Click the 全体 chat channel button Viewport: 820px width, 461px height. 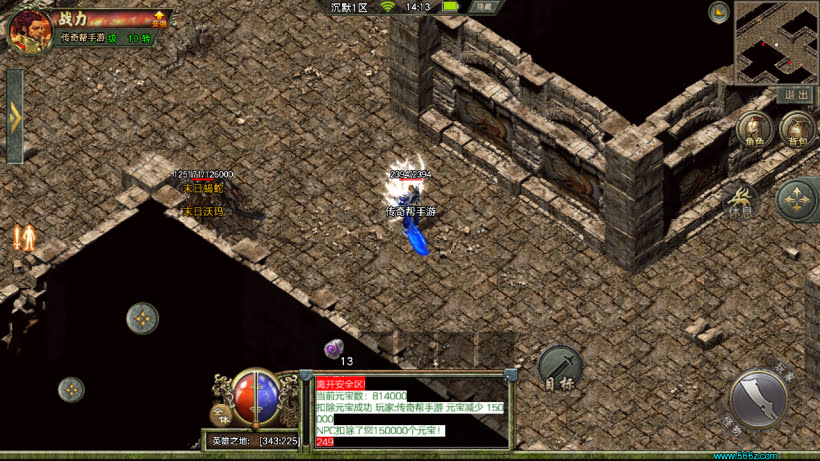tap(220, 415)
